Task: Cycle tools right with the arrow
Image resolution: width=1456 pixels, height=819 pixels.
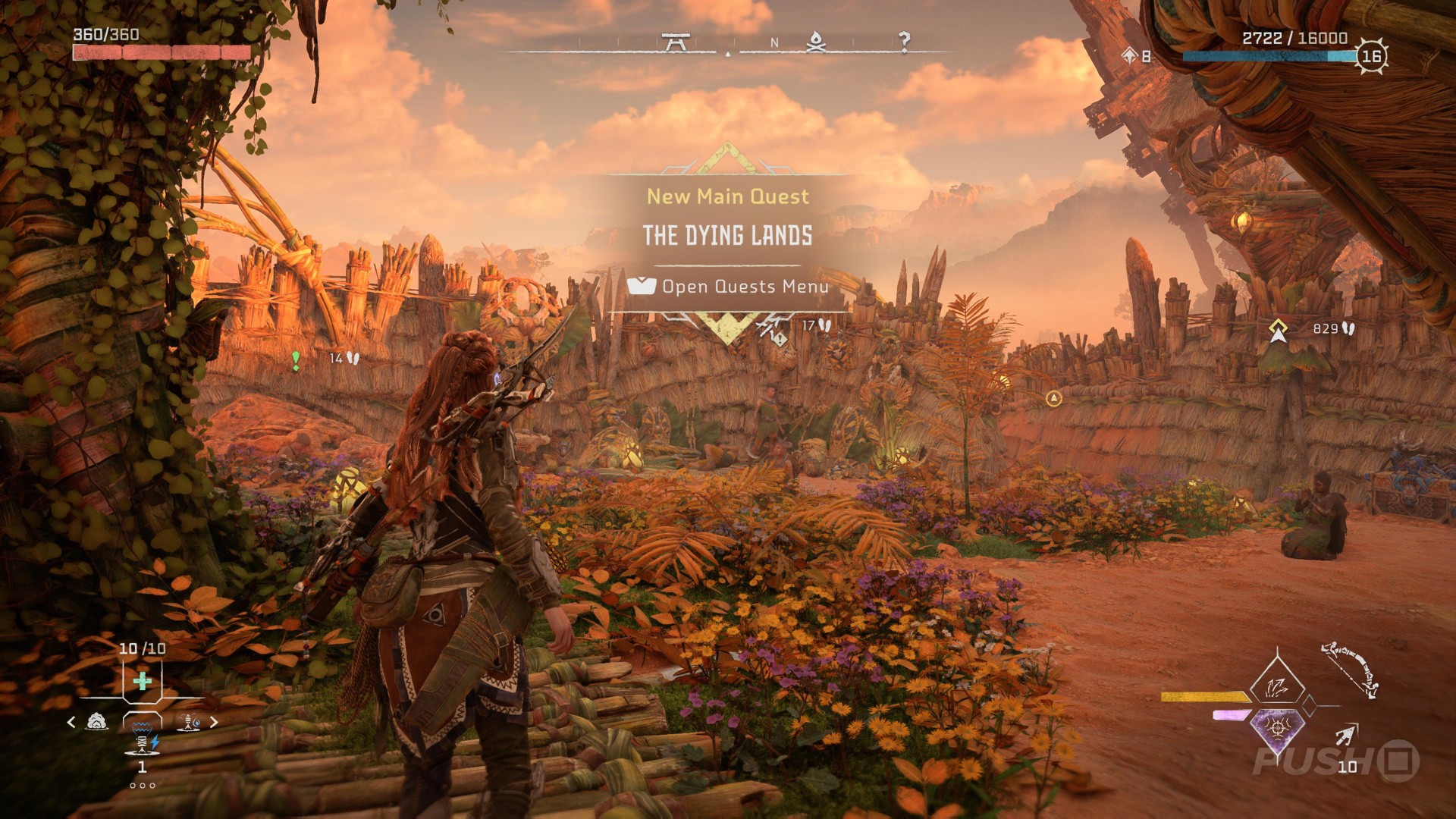Action: [x=214, y=722]
